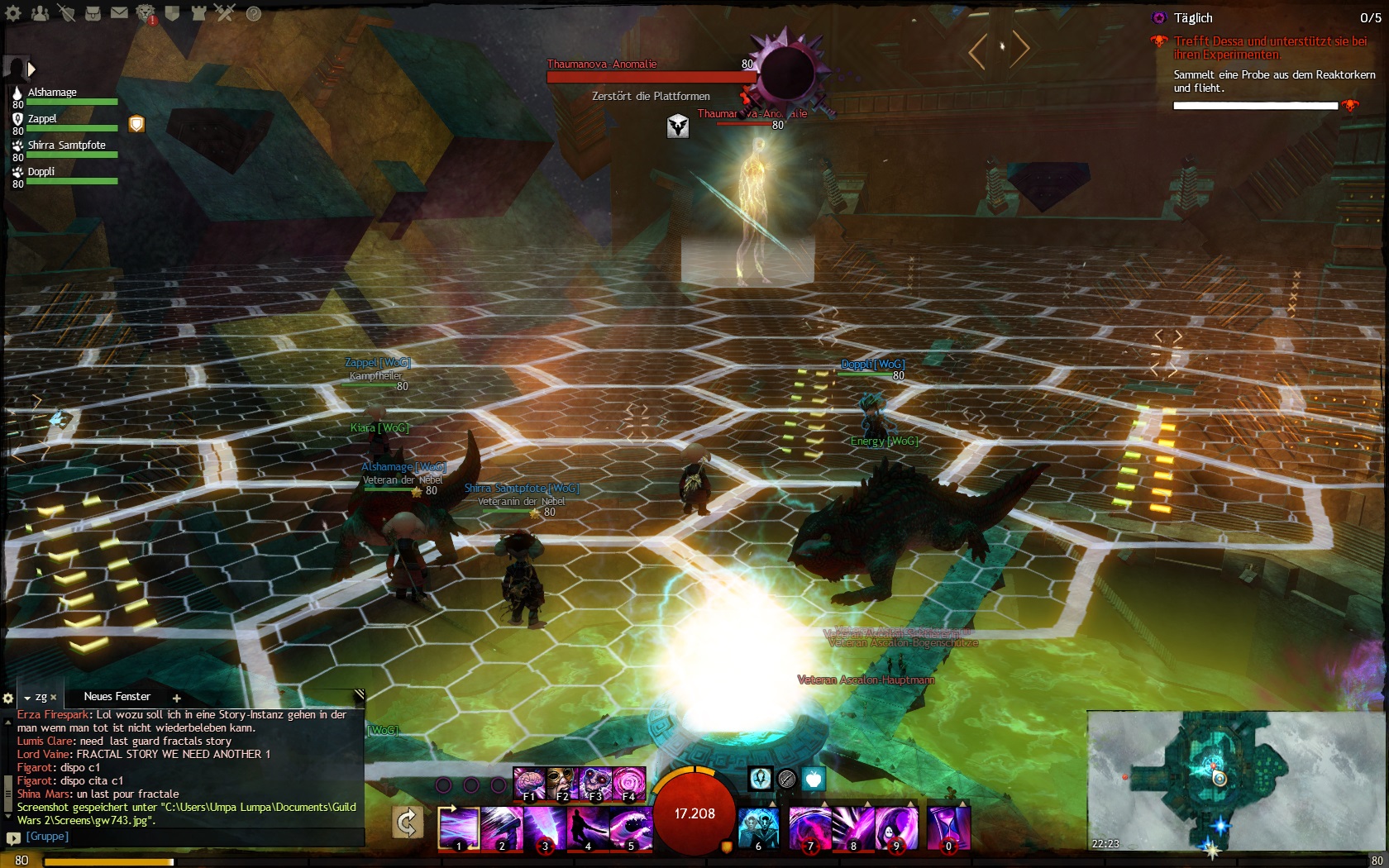Expand the Täglich daily achievements tracker
The image size is (1389, 868).
tap(1193, 18)
